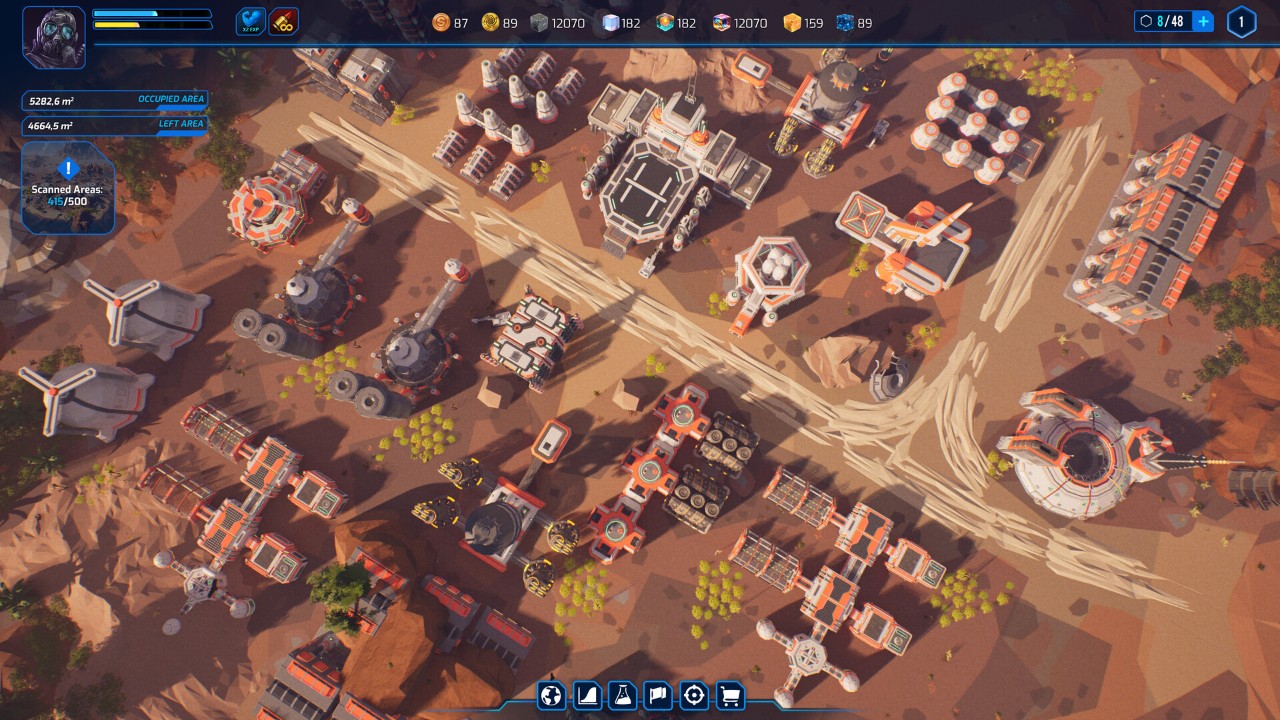
Task: Add capacity with the blue plus button
Action: click(x=1203, y=22)
